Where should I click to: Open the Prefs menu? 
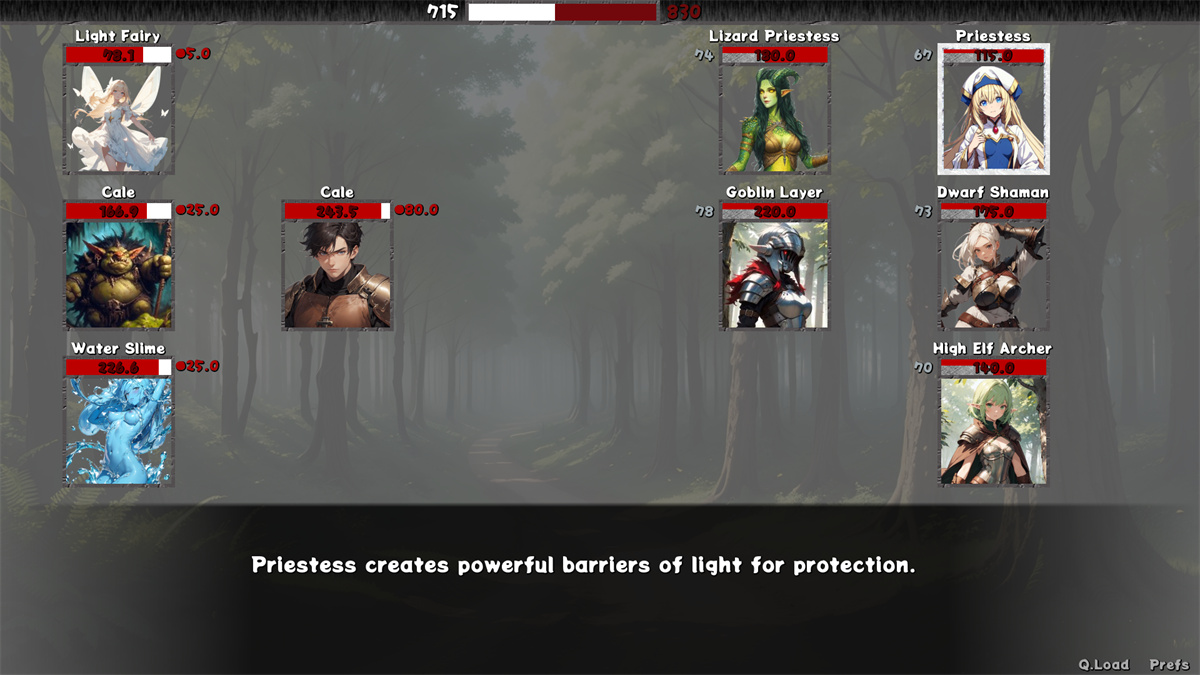pos(1169,665)
